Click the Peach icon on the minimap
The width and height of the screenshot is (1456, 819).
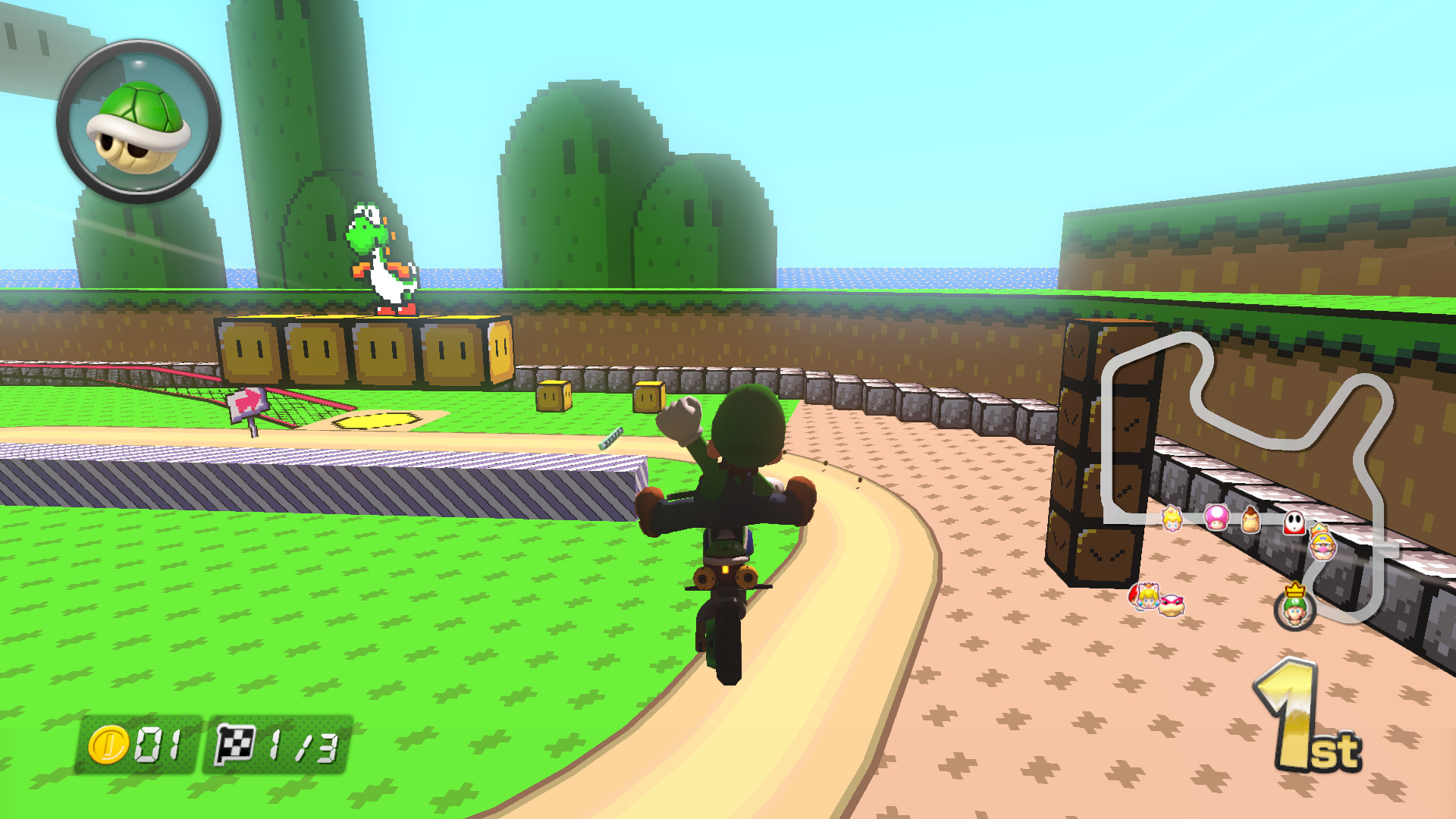(1172, 519)
